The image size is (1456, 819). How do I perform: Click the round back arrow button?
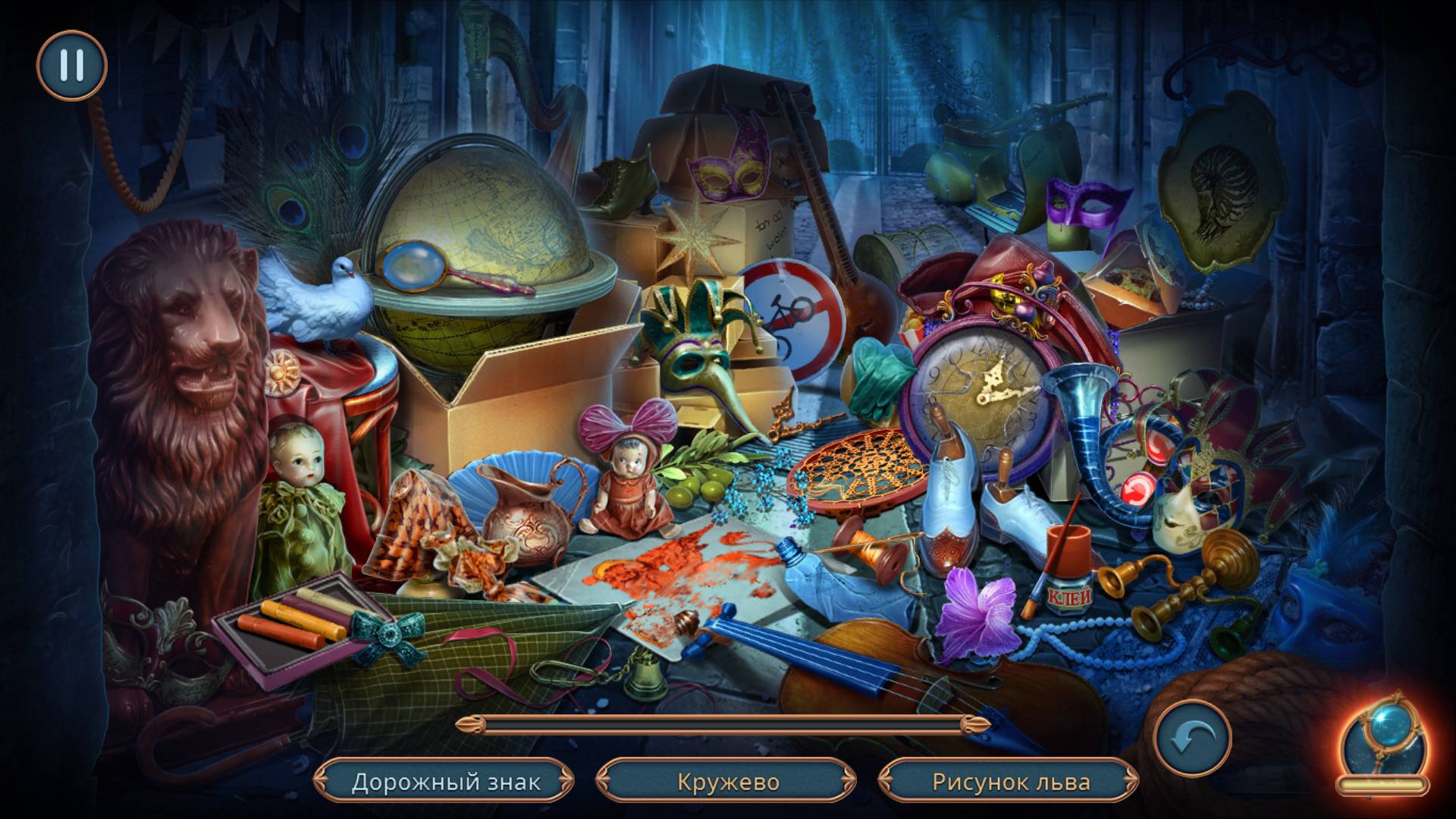click(1192, 738)
